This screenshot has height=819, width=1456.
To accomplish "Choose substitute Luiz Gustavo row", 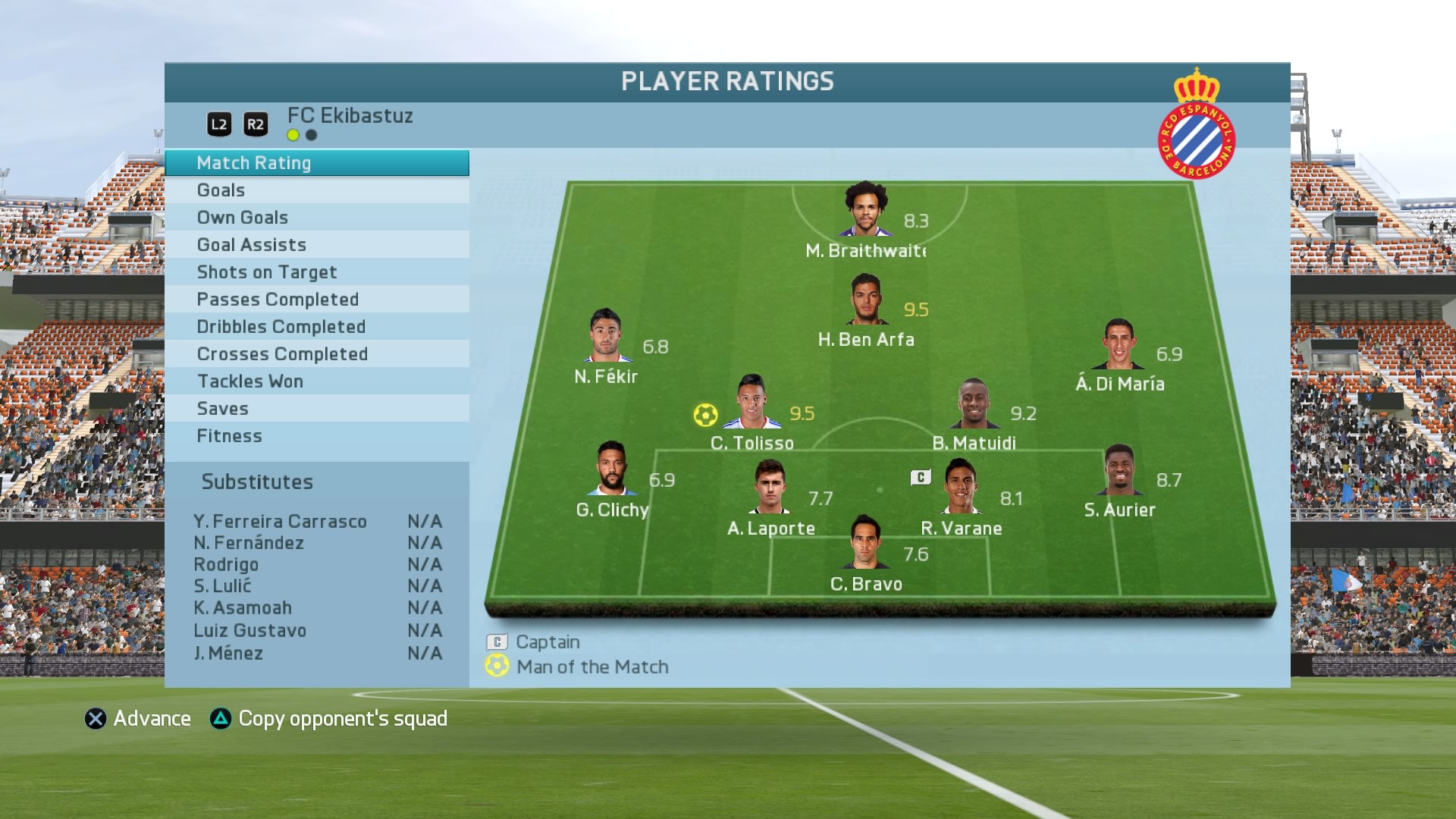I will click(x=317, y=631).
